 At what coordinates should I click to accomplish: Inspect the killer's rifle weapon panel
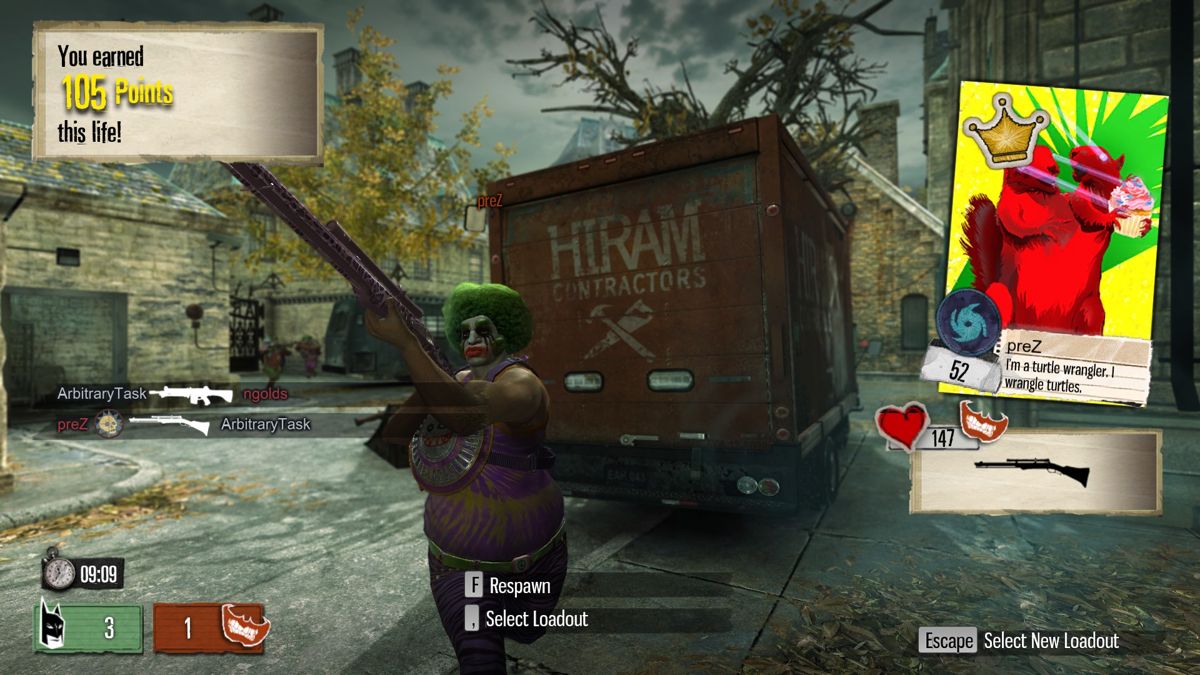click(x=1035, y=472)
